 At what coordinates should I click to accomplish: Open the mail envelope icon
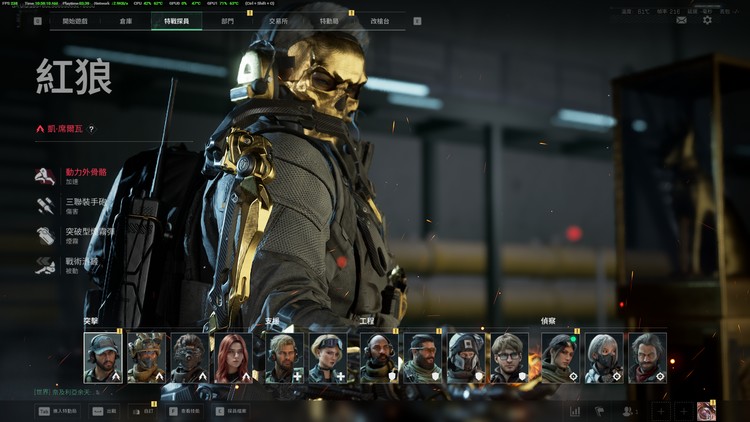click(x=681, y=20)
